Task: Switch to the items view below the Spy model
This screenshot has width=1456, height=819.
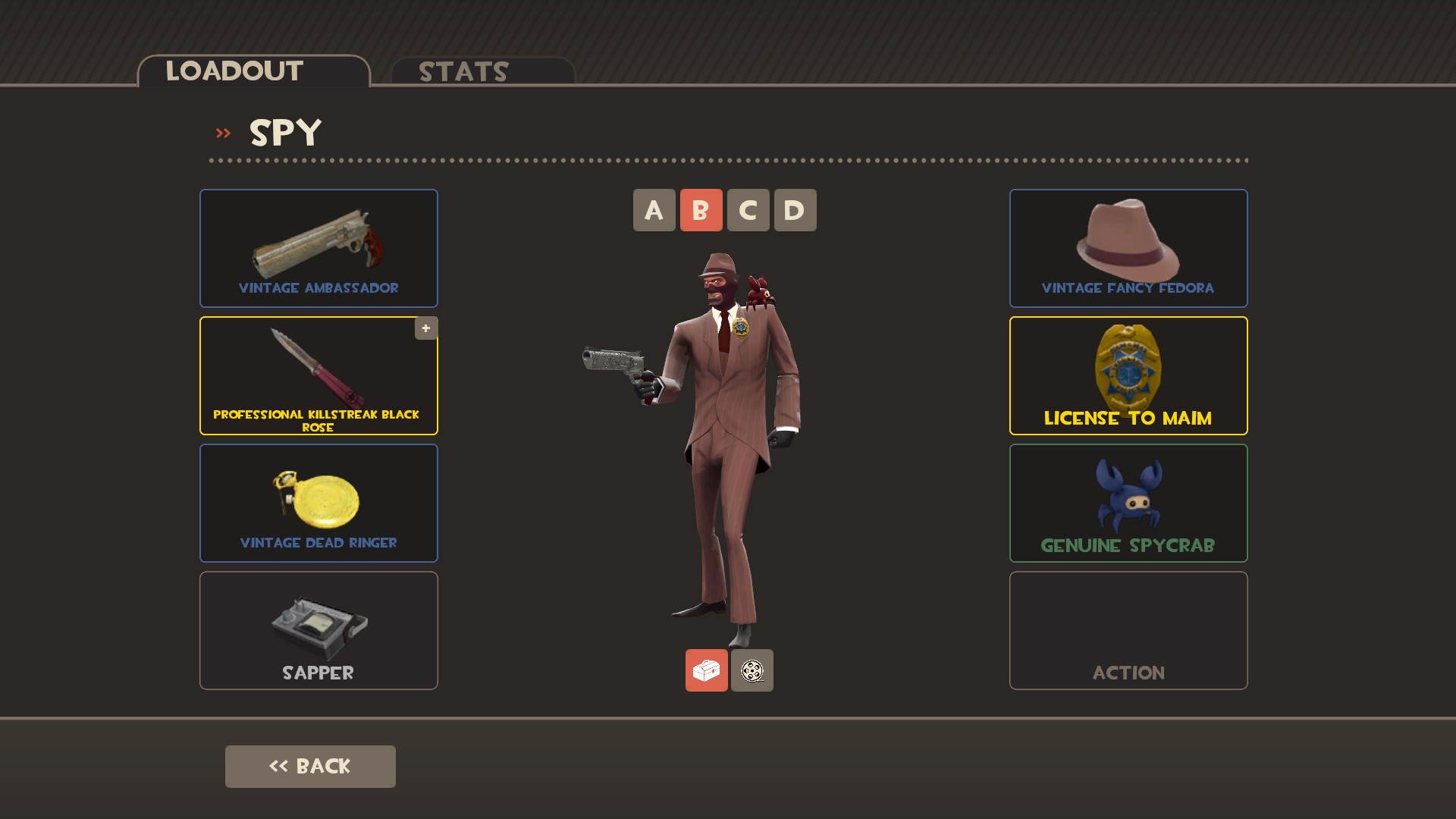Action: tap(708, 670)
